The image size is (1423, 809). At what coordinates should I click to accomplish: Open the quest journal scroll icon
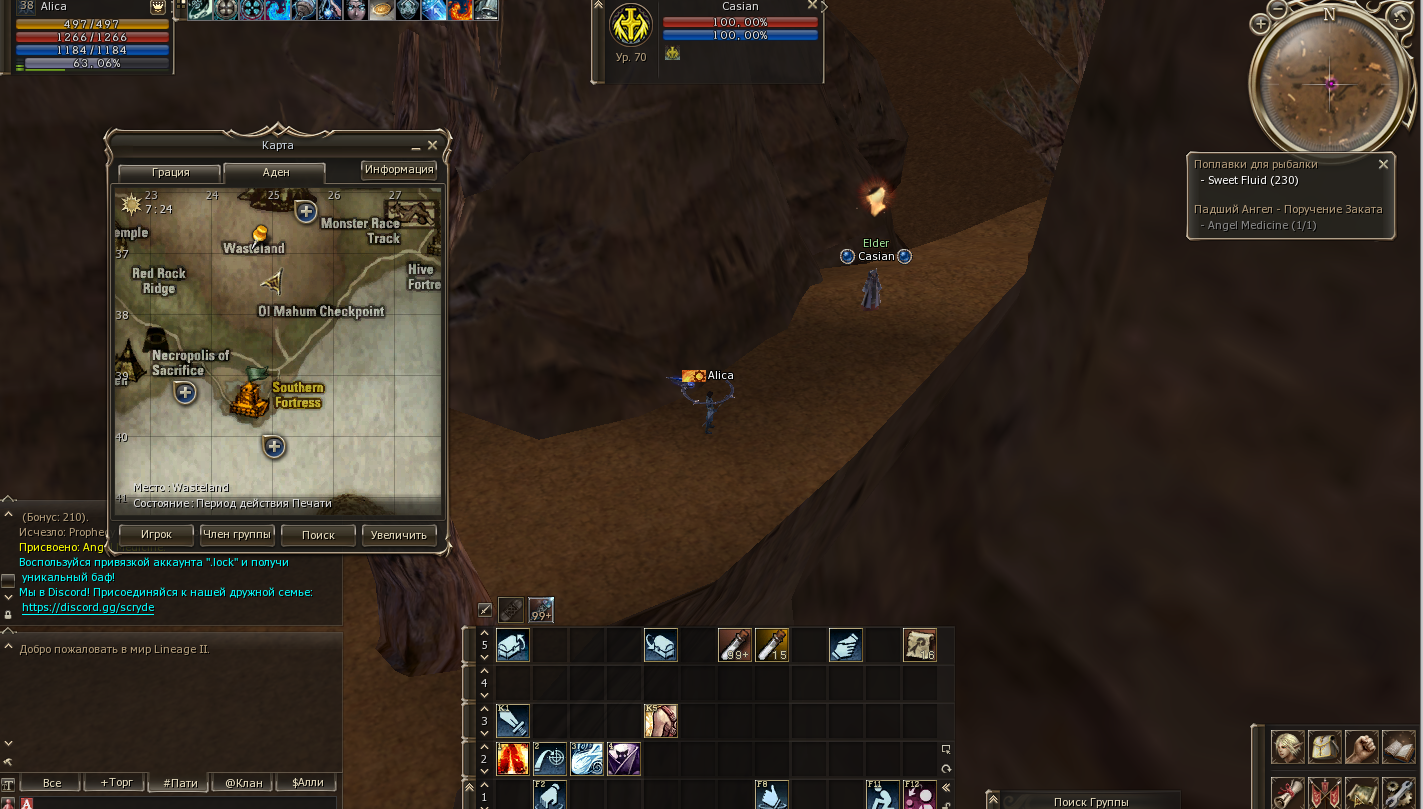click(1288, 793)
